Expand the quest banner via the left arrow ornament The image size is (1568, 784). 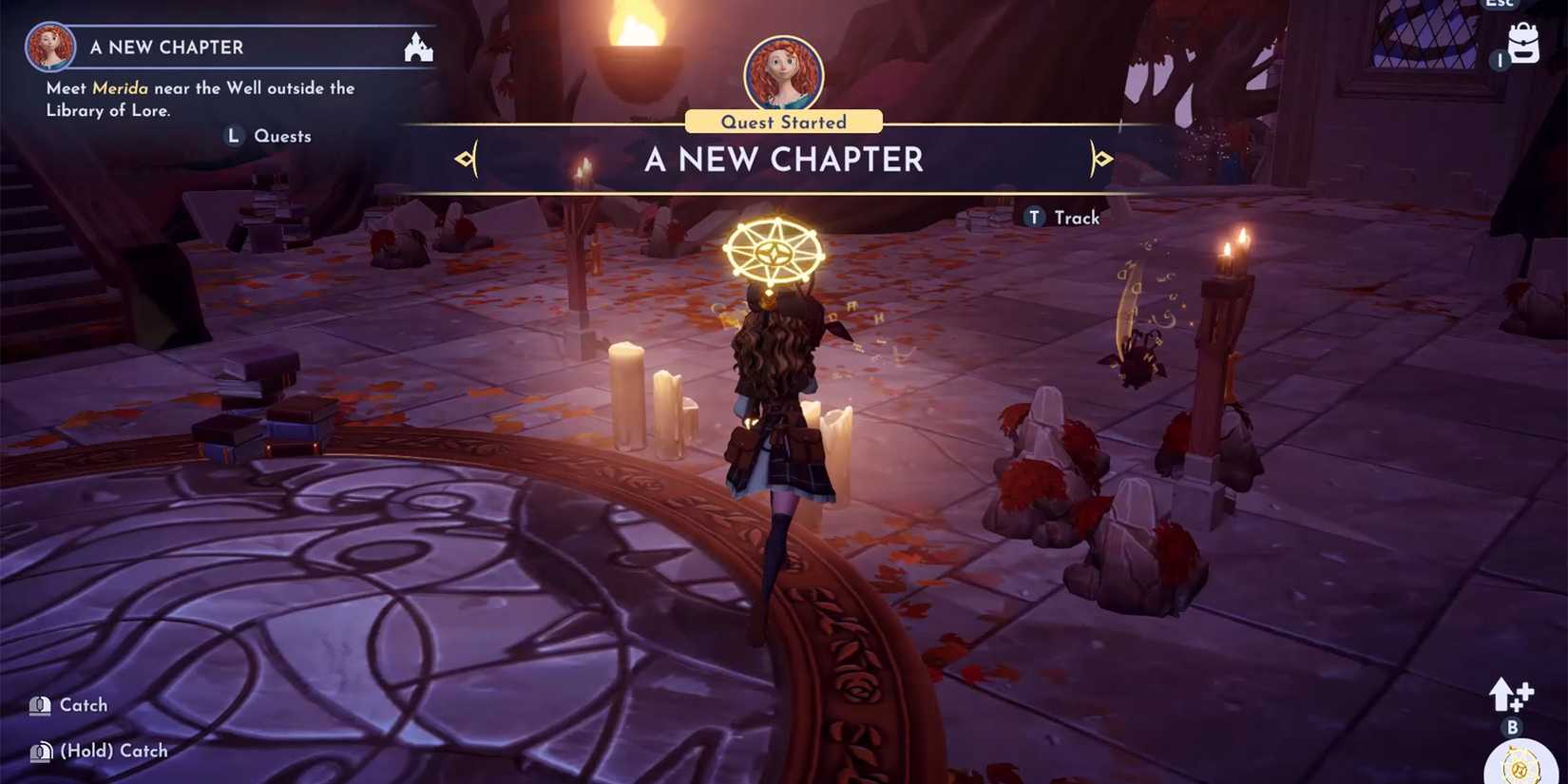click(x=465, y=159)
